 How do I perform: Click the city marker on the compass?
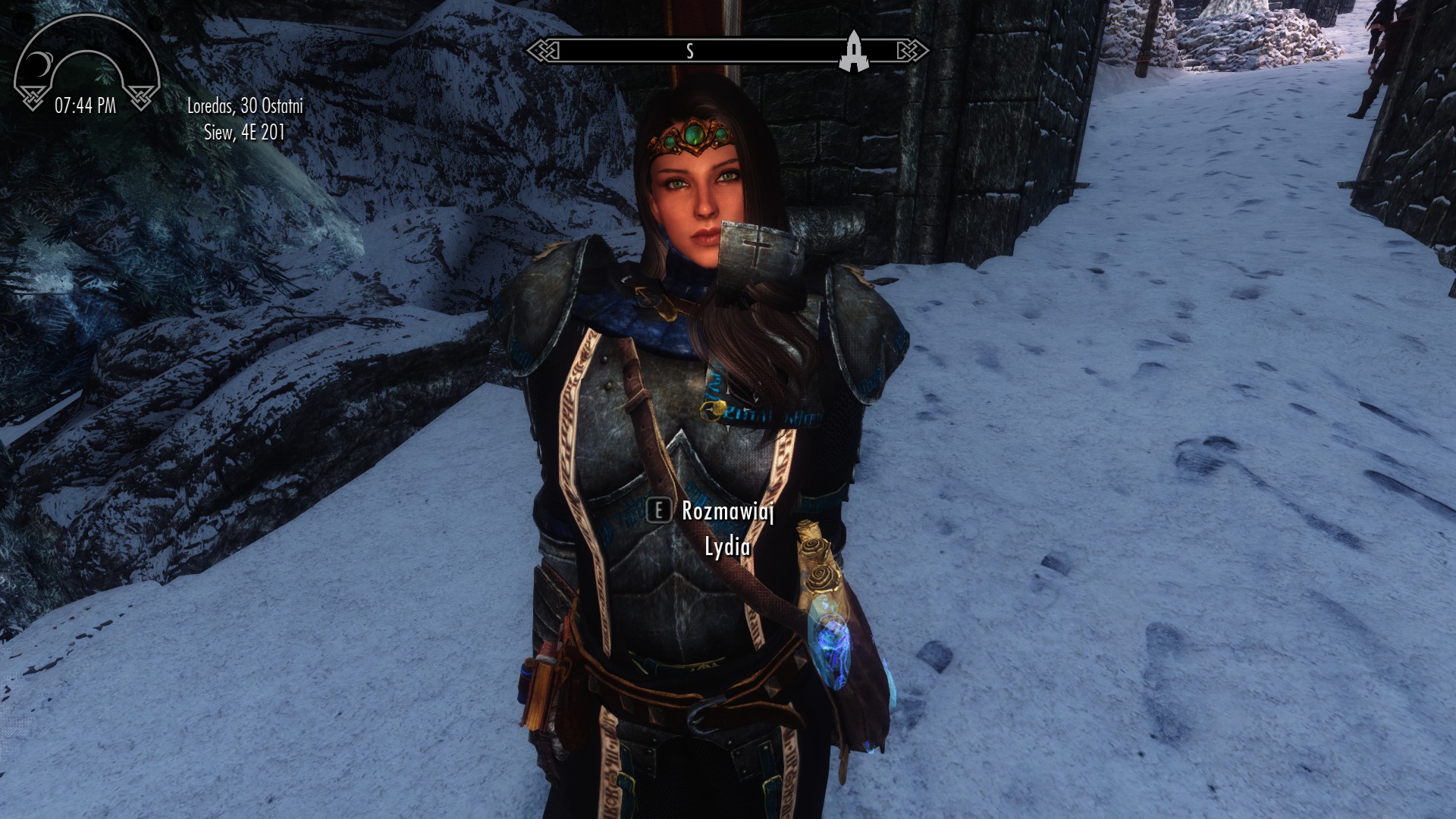point(853,52)
